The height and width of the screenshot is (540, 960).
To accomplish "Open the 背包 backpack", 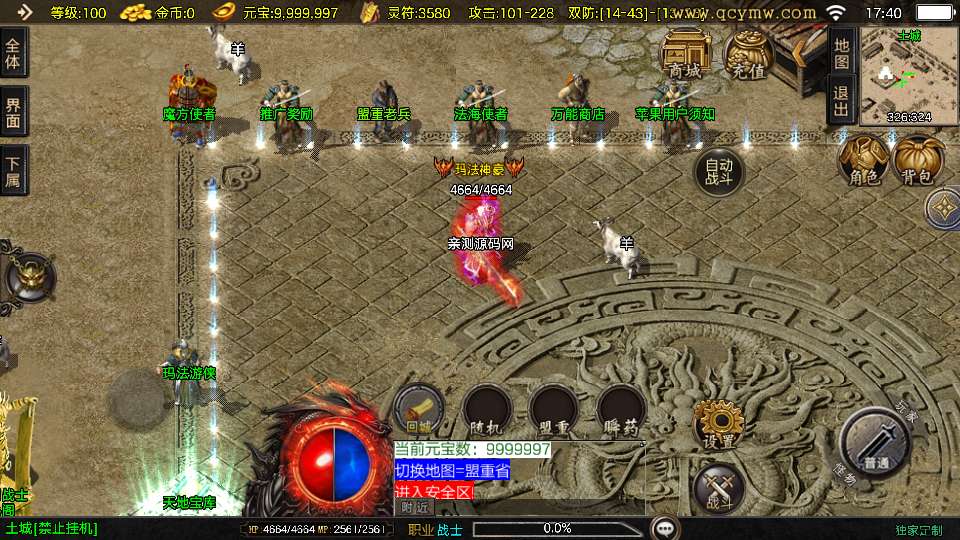I will (x=918, y=162).
